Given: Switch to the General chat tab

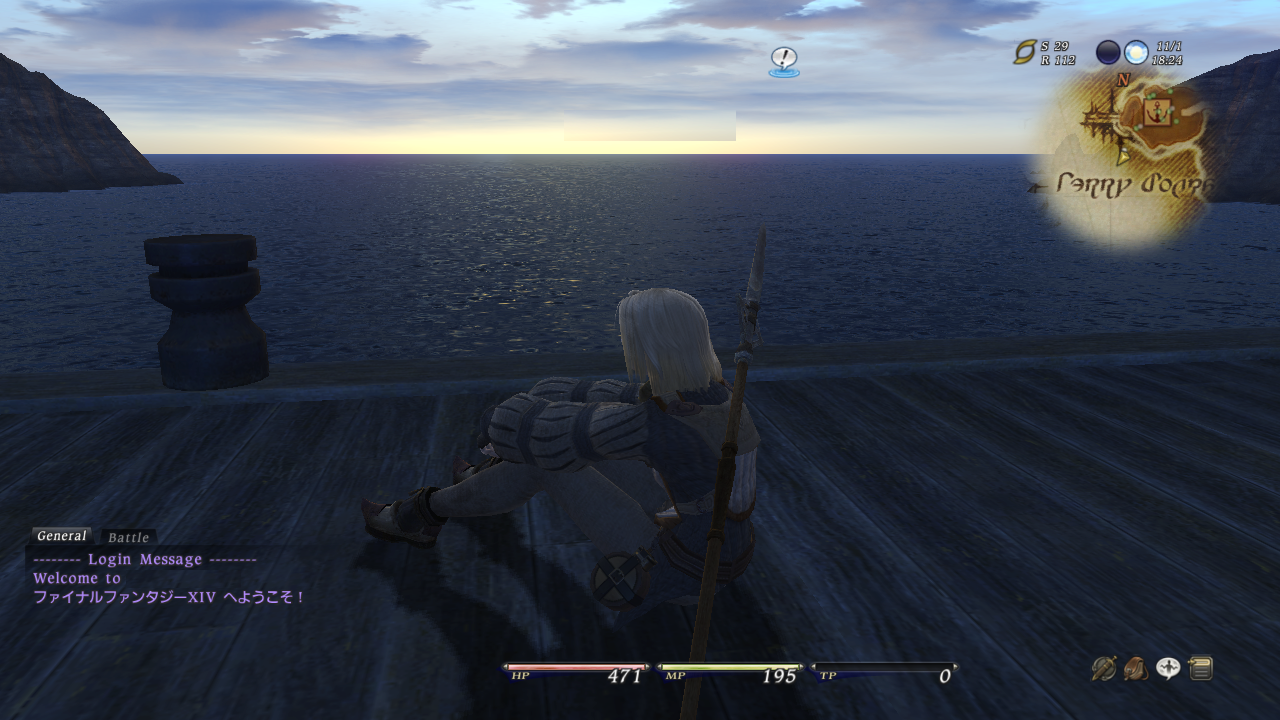Looking at the screenshot, I should (x=62, y=536).
